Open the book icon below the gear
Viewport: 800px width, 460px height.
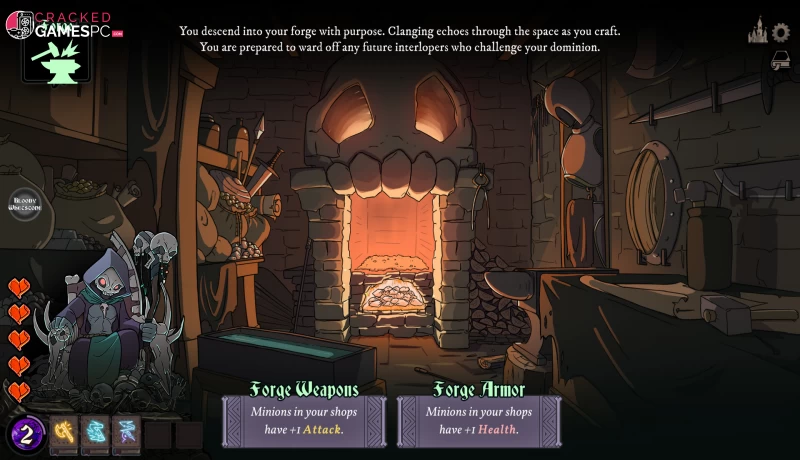tap(780, 61)
